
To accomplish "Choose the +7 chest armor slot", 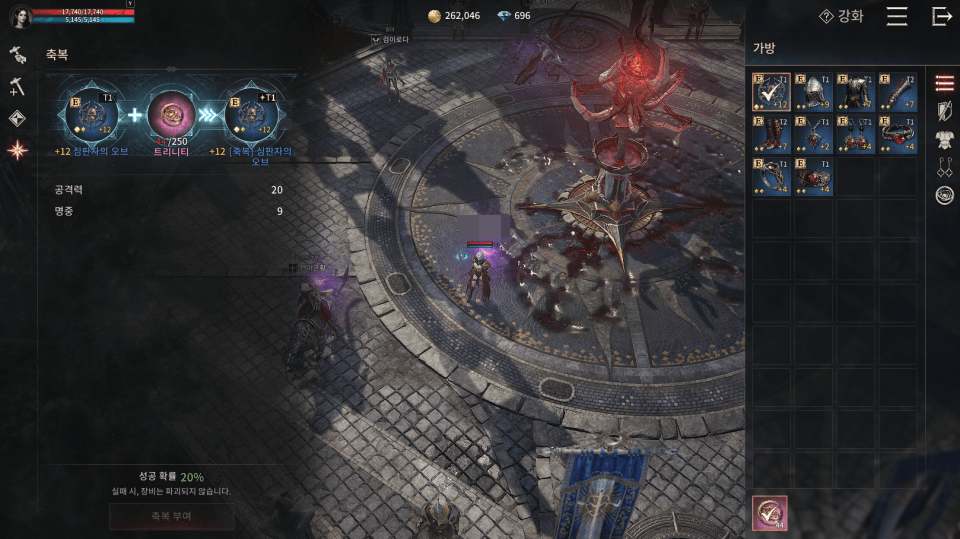I will click(855, 92).
